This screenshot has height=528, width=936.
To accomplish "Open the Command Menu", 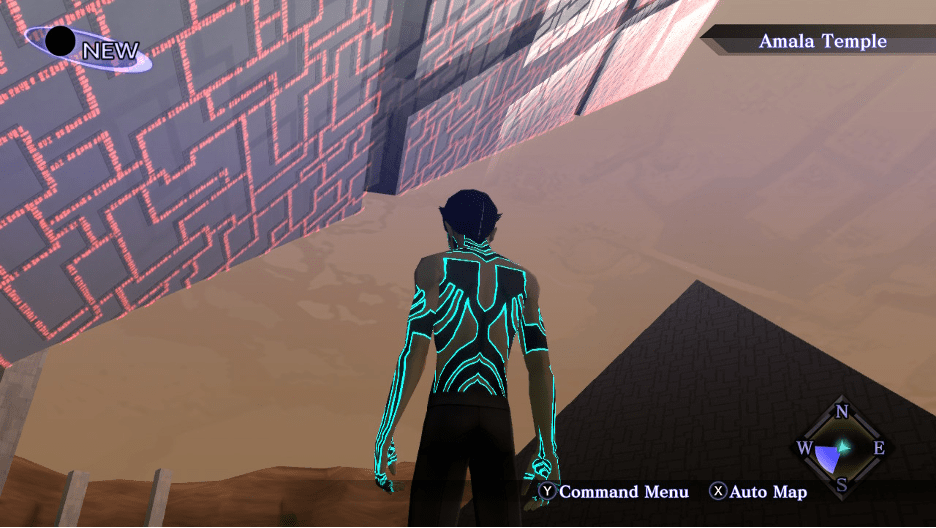I will 614,492.
